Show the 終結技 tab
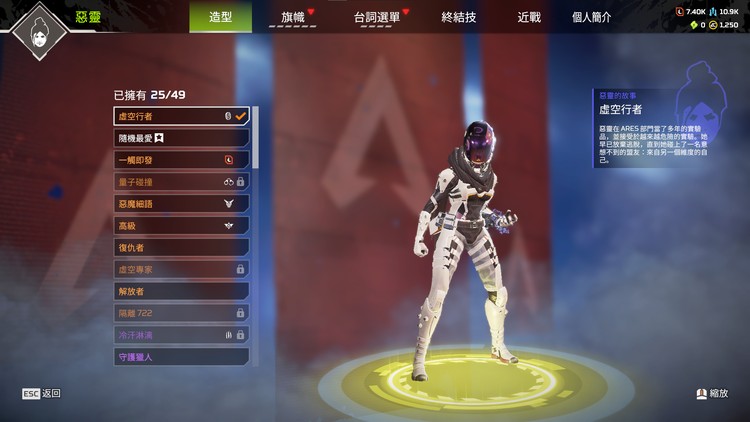This screenshot has width=750, height=422. (458, 17)
